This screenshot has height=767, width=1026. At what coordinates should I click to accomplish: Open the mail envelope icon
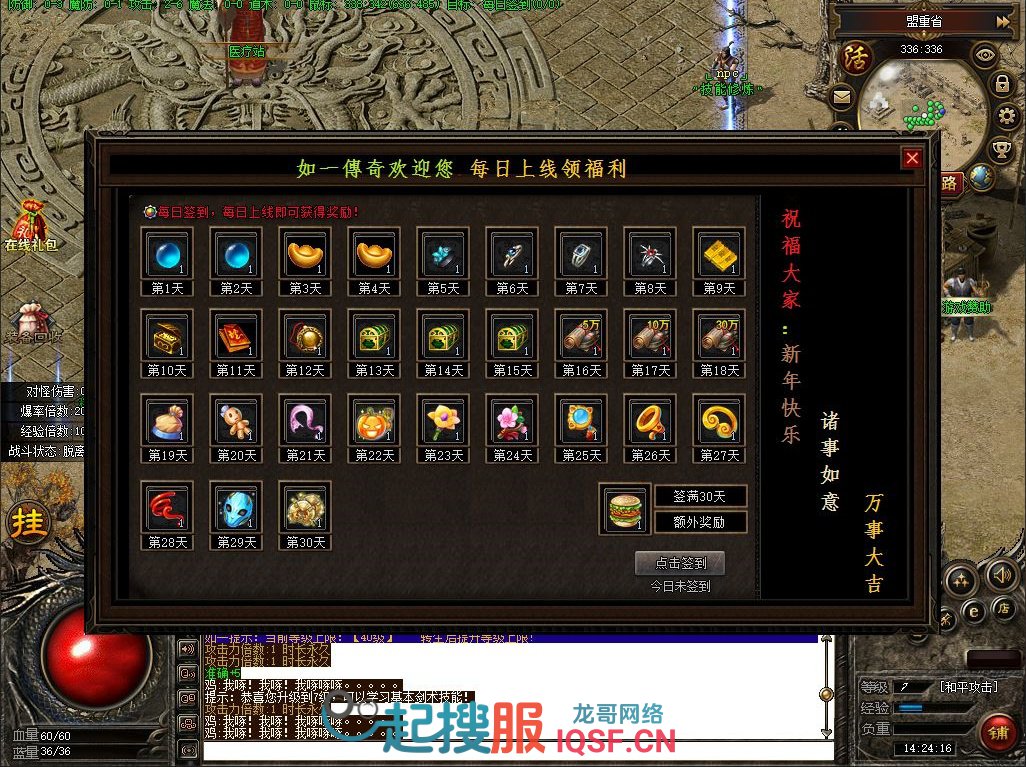pyautogui.click(x=841, y=97)
